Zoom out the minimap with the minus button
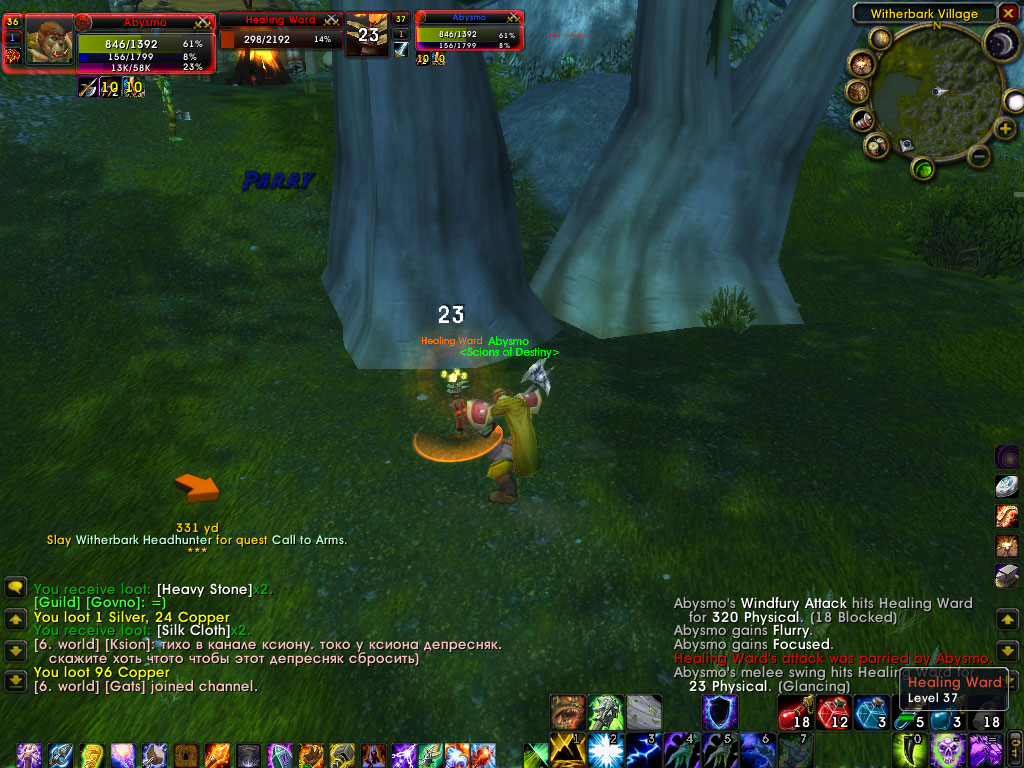 (x=979, y=156)
